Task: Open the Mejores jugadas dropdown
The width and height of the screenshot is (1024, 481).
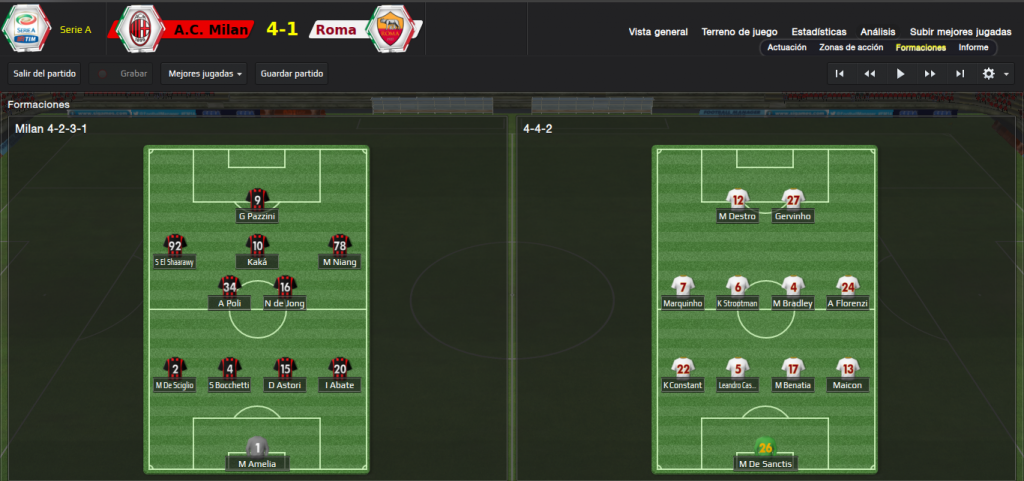Action: [x=205, y=74]
